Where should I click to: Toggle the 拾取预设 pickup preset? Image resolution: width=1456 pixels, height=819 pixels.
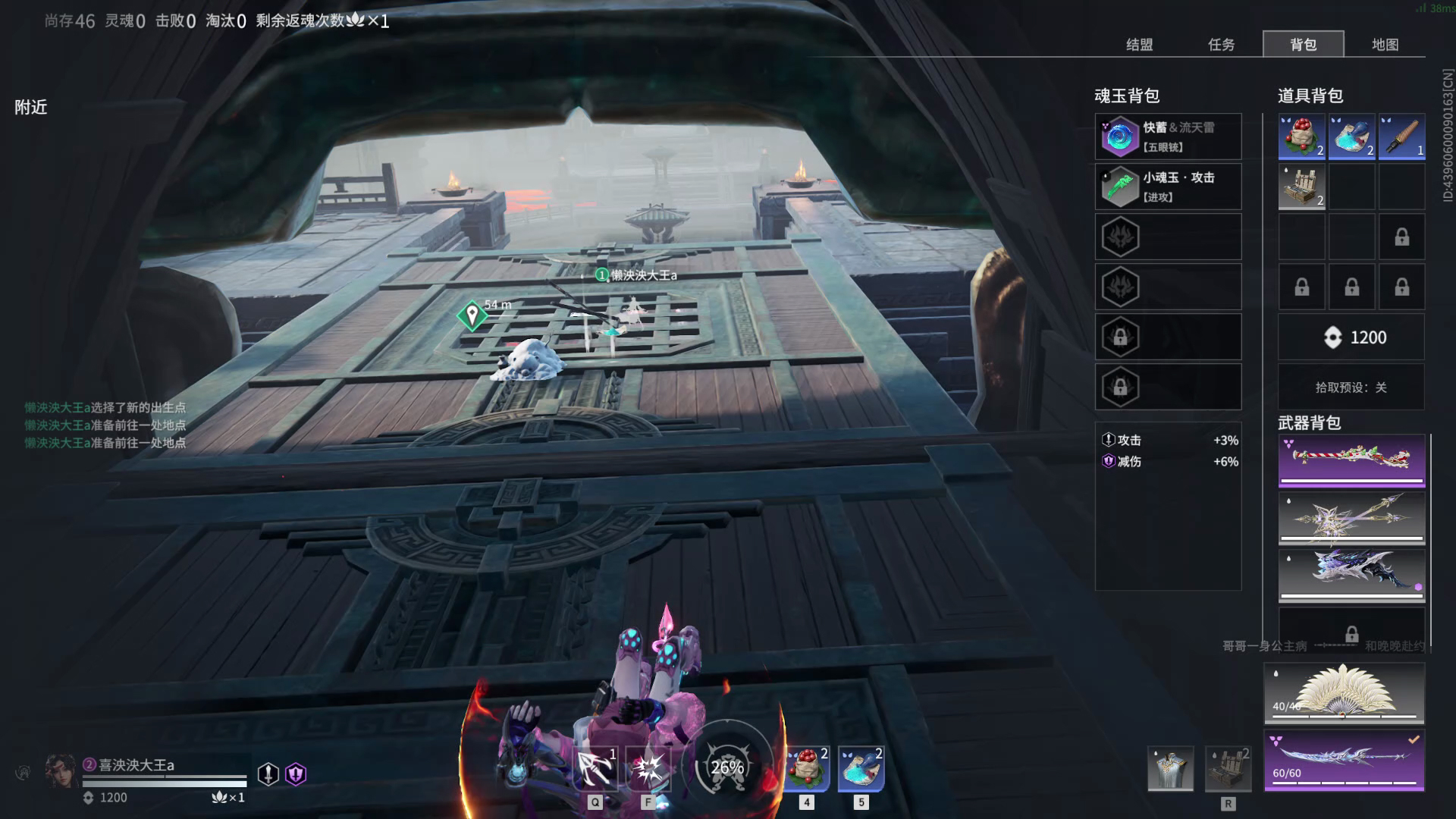[1351, 388]
